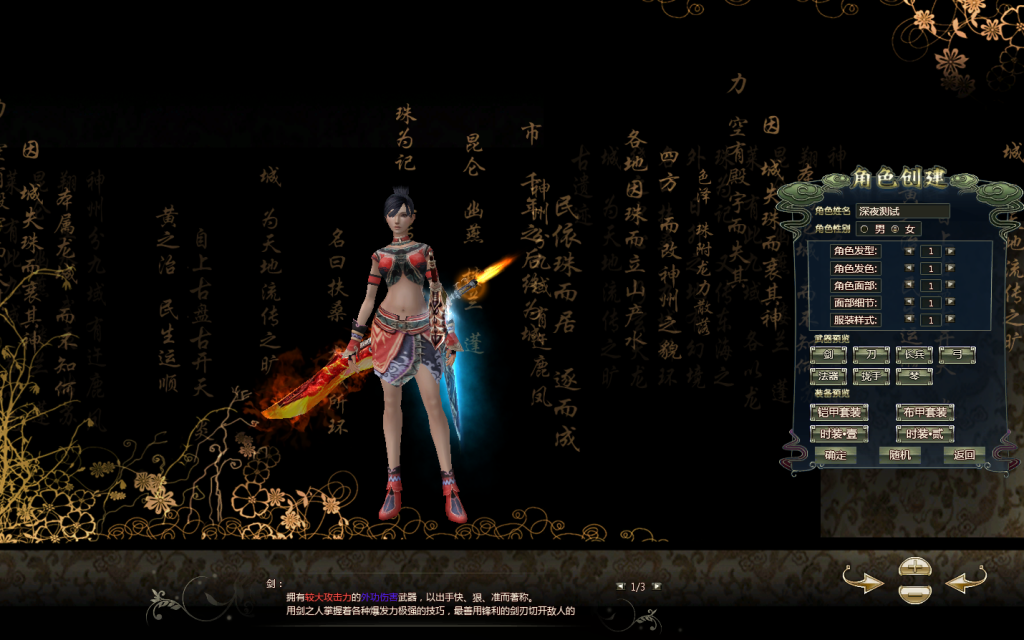
Task: Show the 长兵 polearm weapon preview
Action: 914,355
